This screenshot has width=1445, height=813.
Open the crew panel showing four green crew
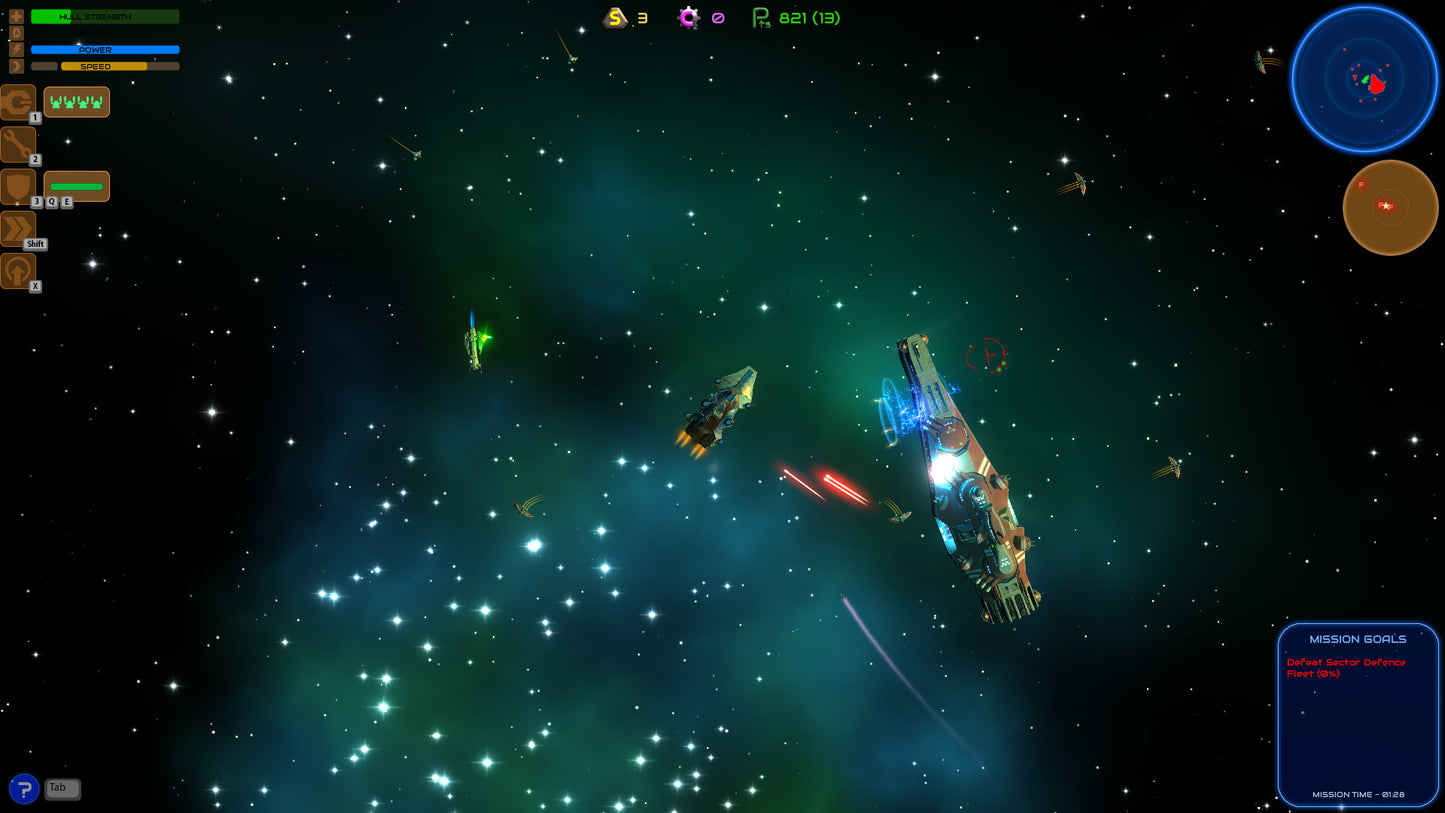[x=77, y=101]
